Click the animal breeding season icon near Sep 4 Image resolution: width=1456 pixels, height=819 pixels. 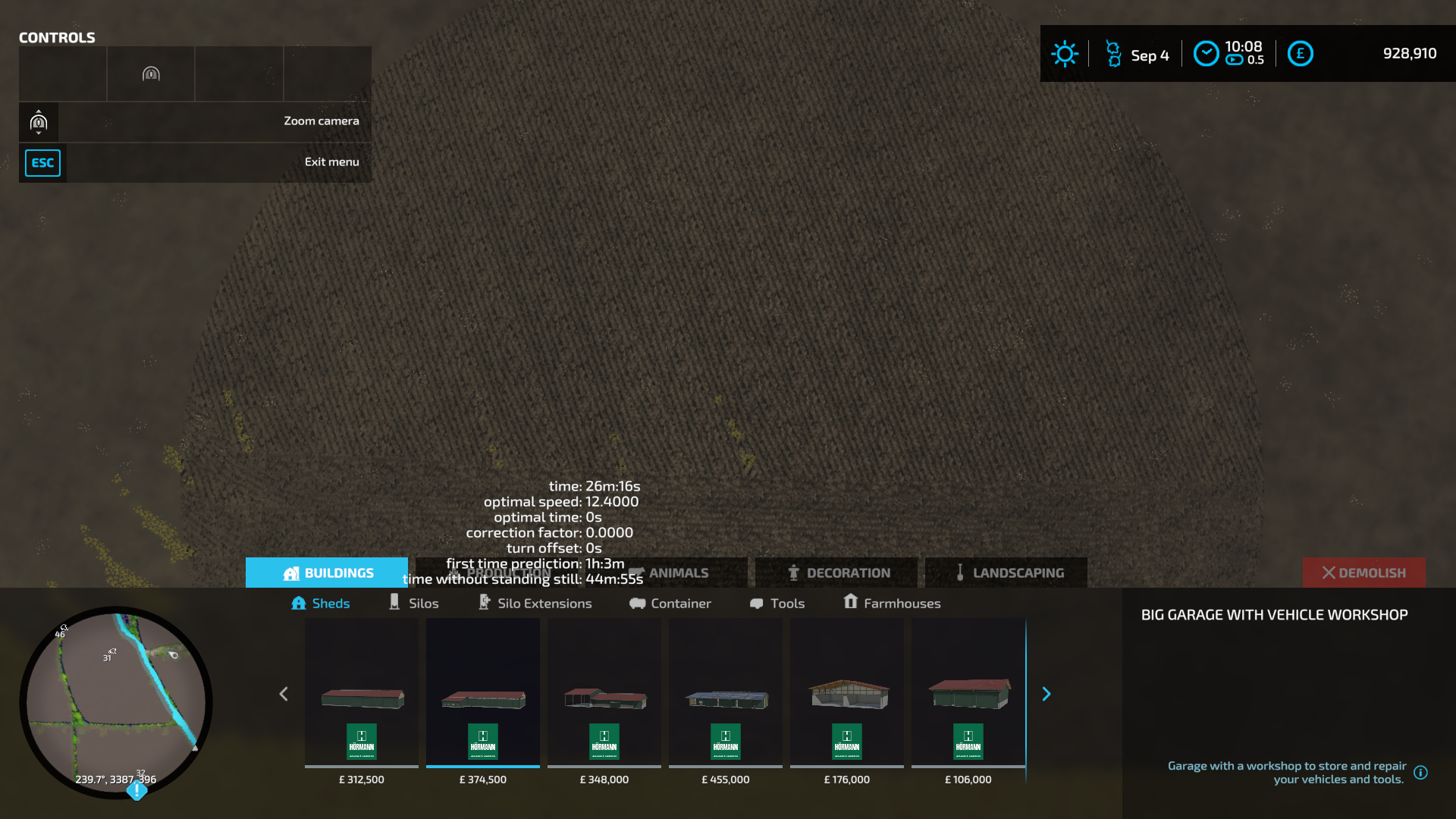click(1113, 54)
